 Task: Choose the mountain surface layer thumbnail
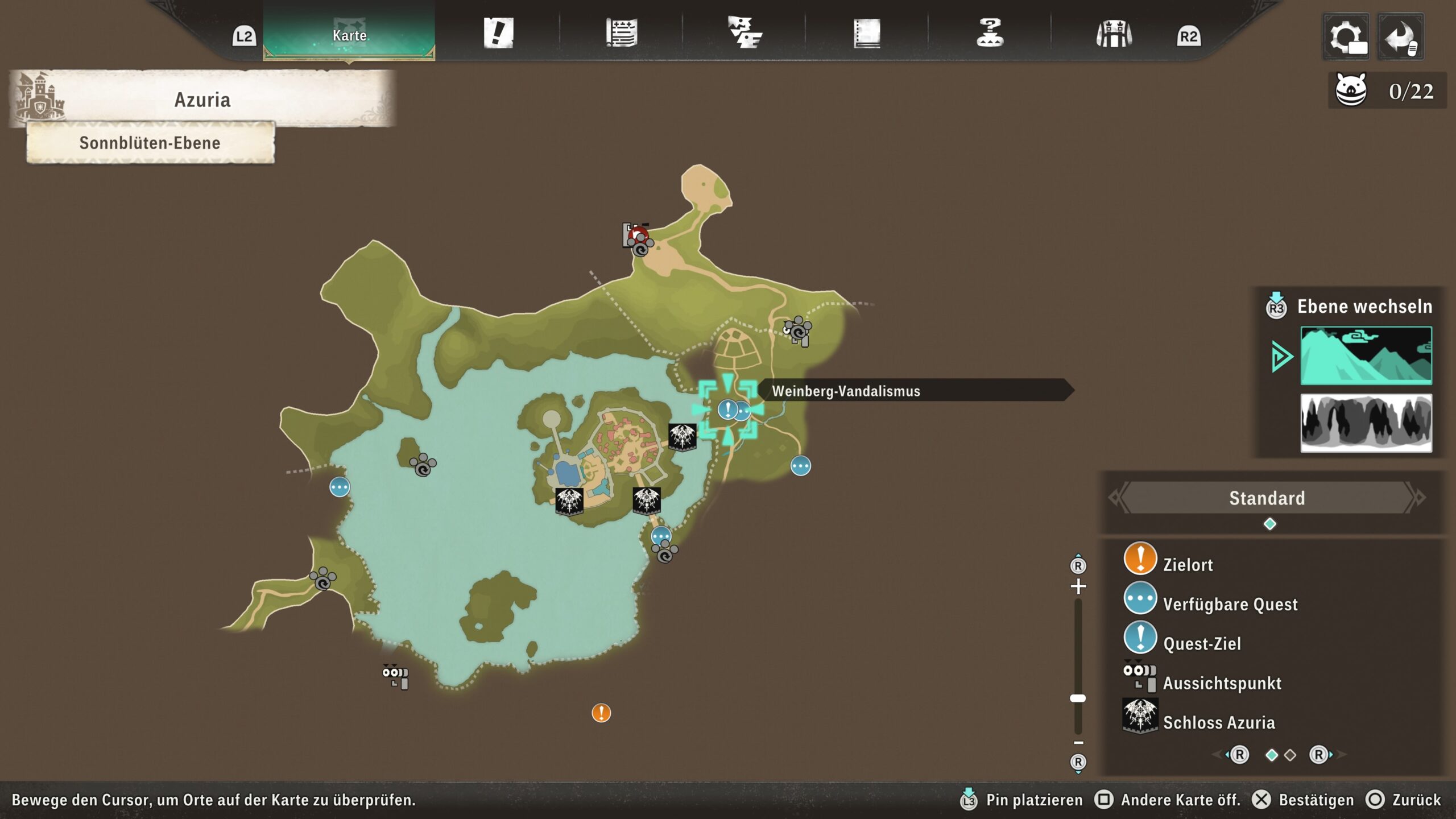pyautogui.click(x=1366, y=355)
